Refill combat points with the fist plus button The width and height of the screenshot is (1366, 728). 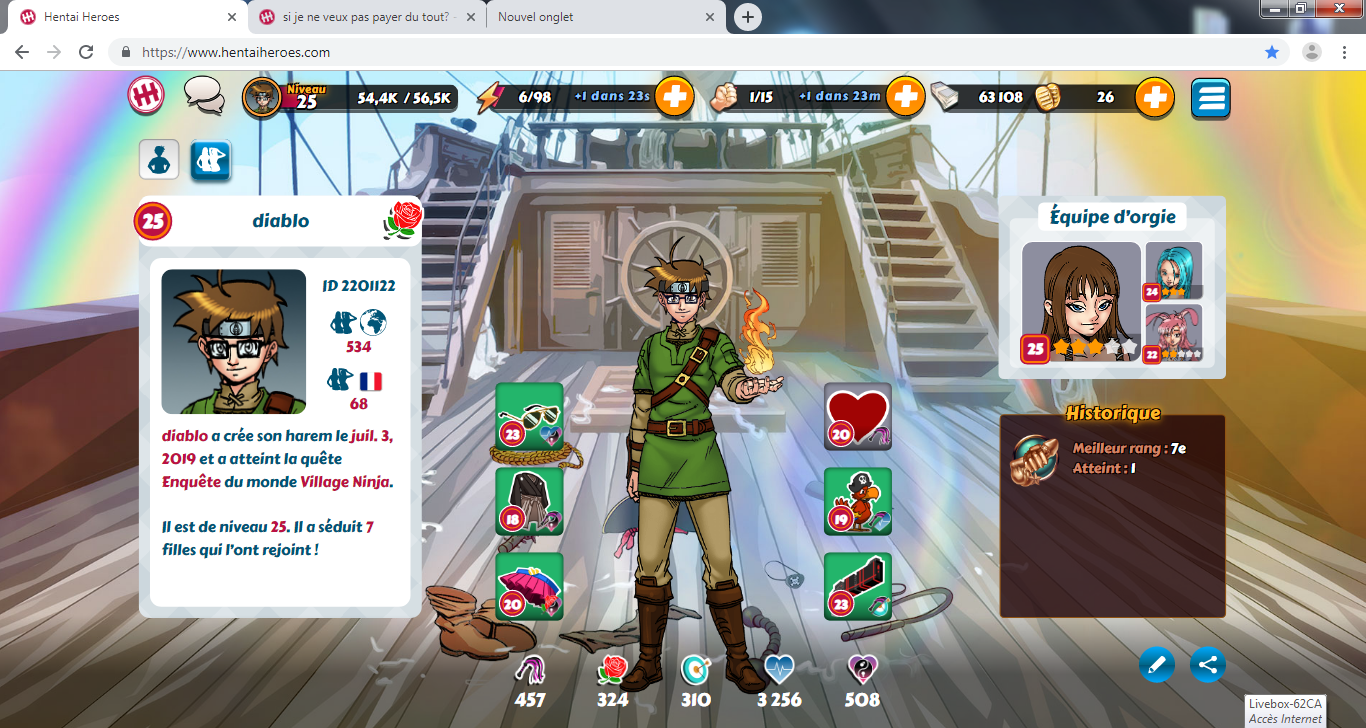[904, 97]
